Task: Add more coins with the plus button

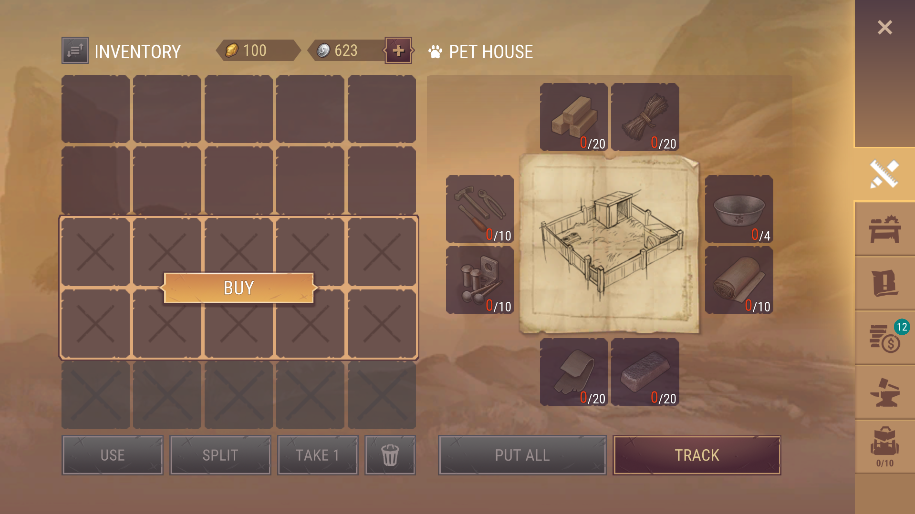Action: pyautogui.click(x=398, y=50)
